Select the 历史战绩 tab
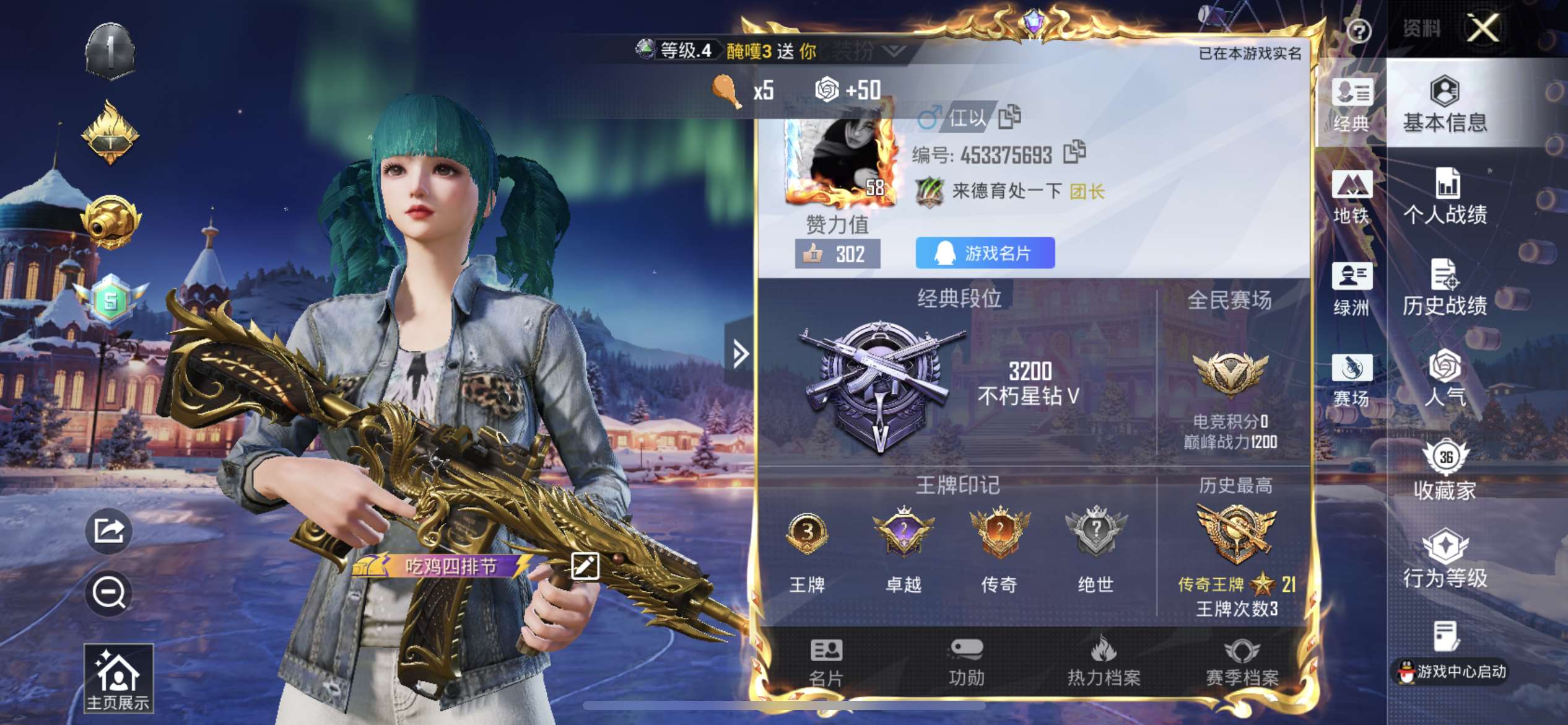 tap(1445, 288)
